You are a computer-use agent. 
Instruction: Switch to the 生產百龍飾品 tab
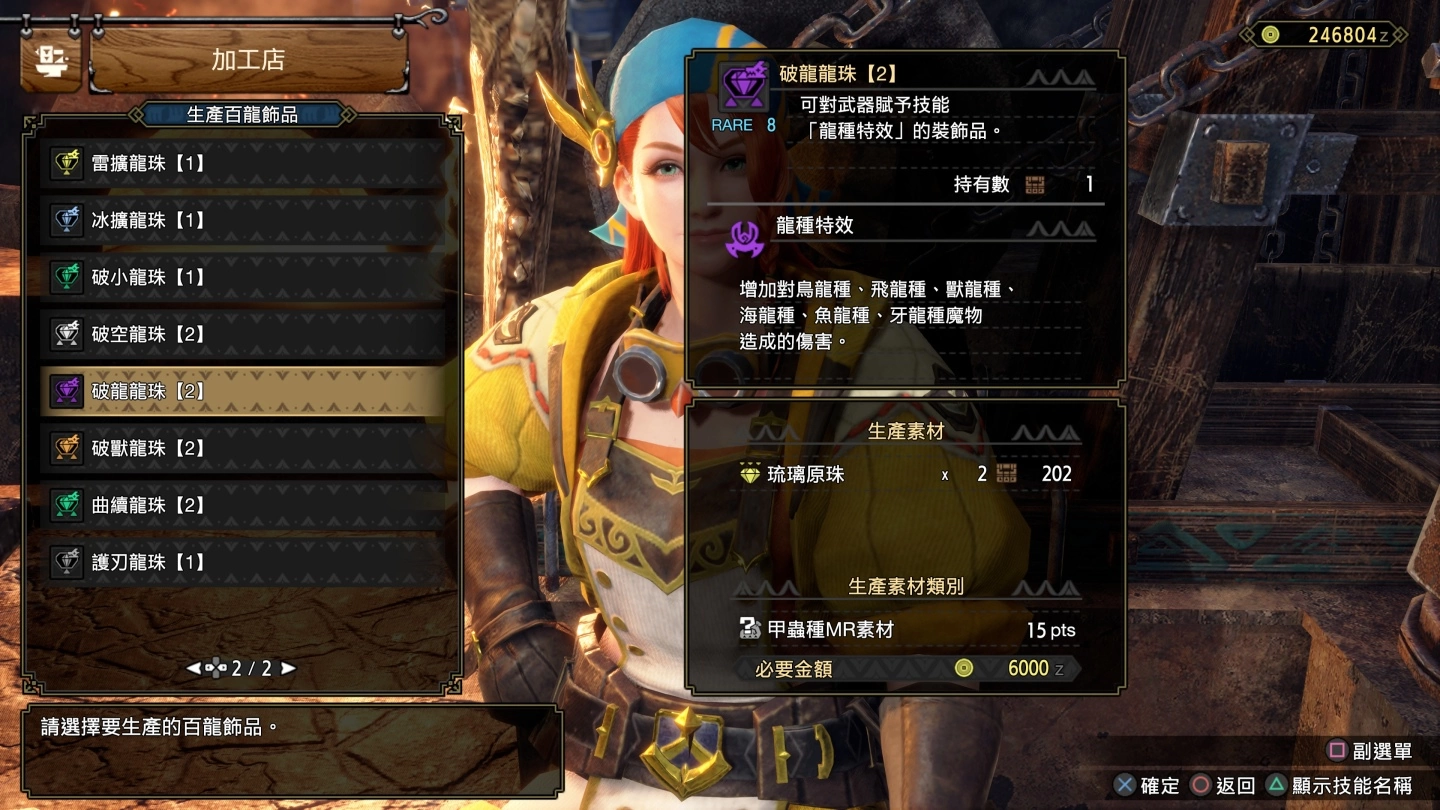[240, 113]
